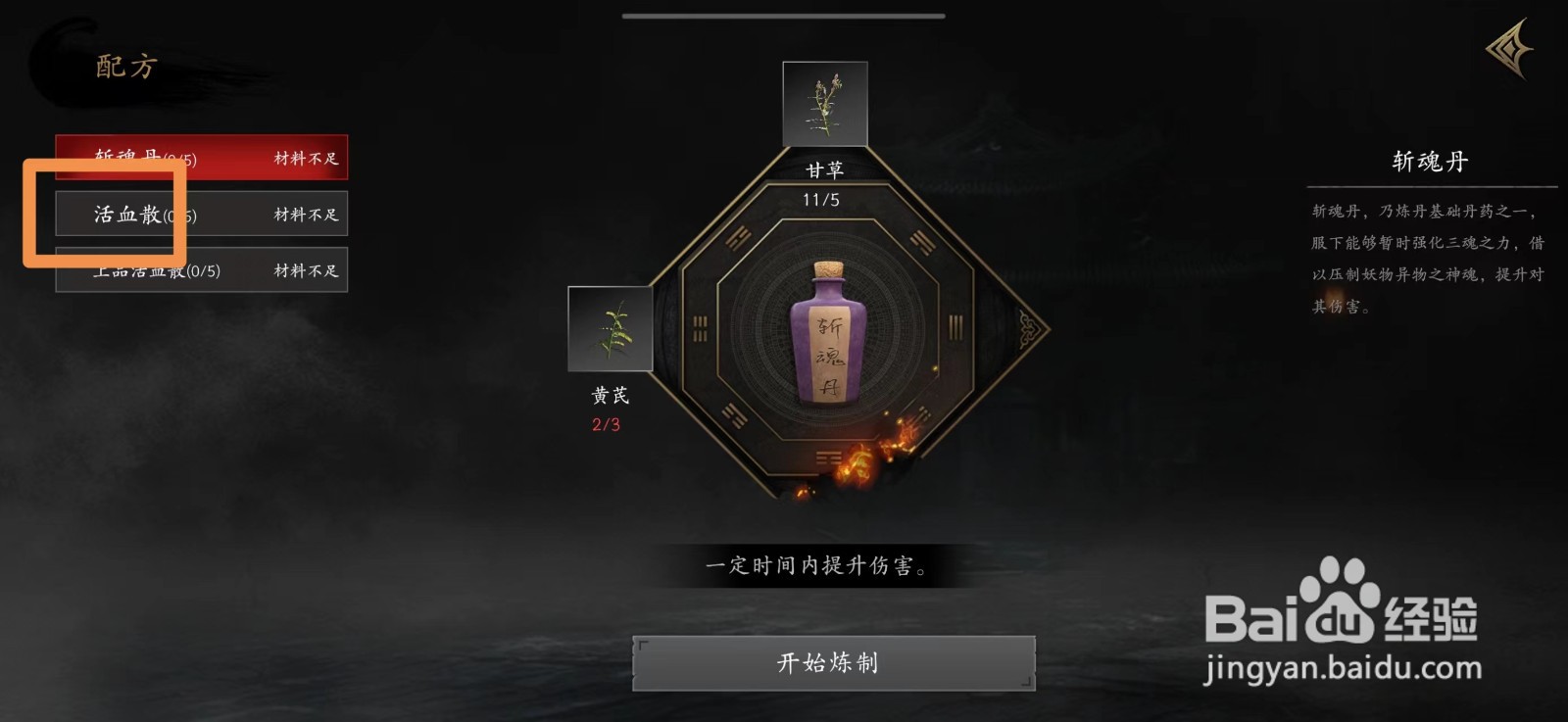The width and height of the screenshot is (1568, 722).
Task: Click the 一定时间内提升伤害 effect text
Action: click(x=816, y=567)
